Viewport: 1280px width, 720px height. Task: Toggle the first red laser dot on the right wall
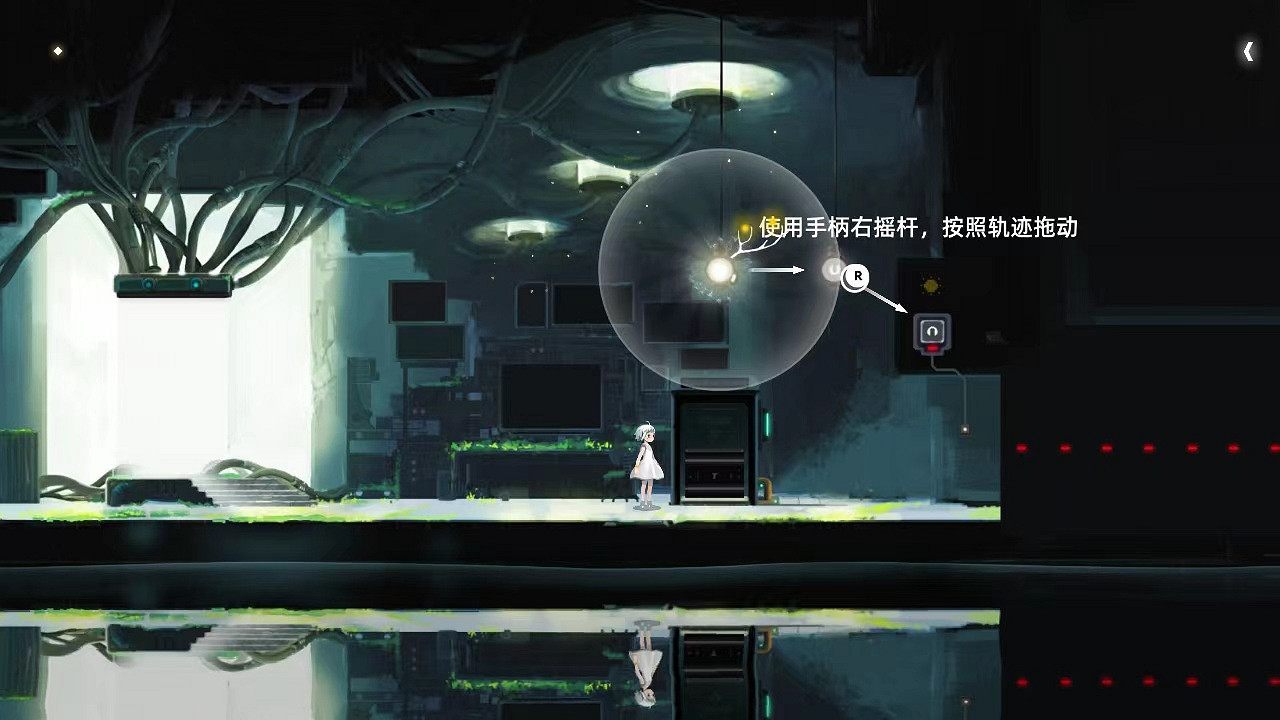(x=1022, y=448)
